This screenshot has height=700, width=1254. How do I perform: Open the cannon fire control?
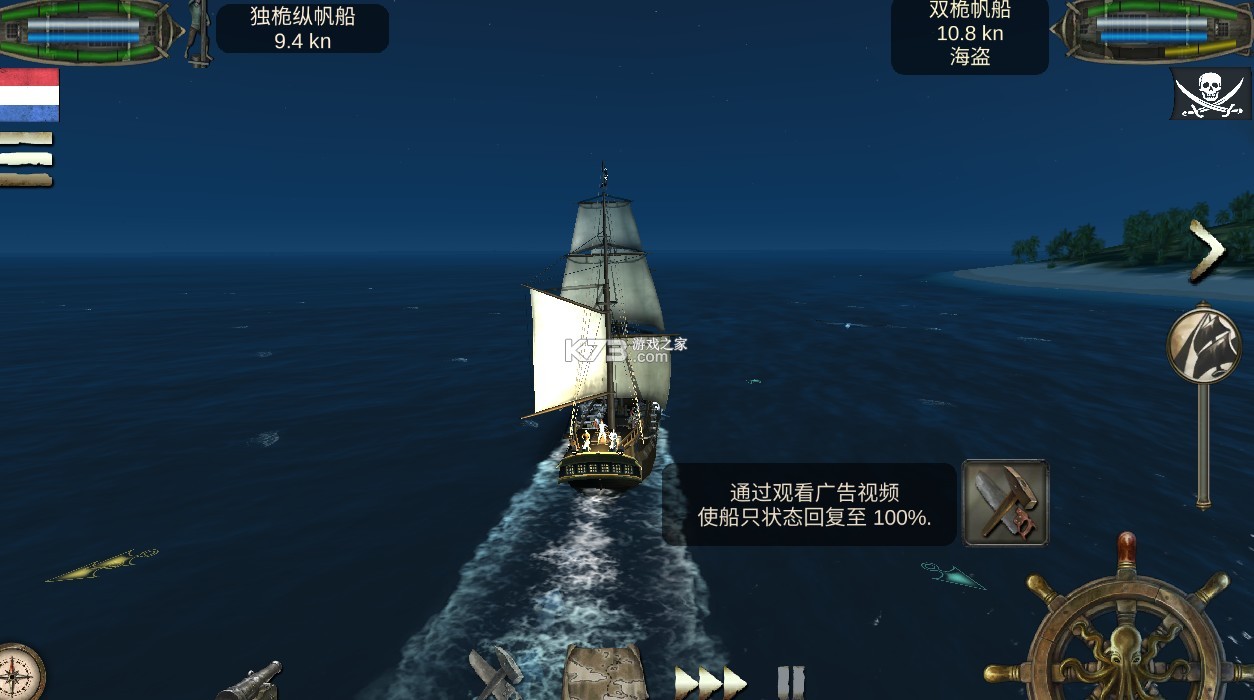click(x=248, y=681)
